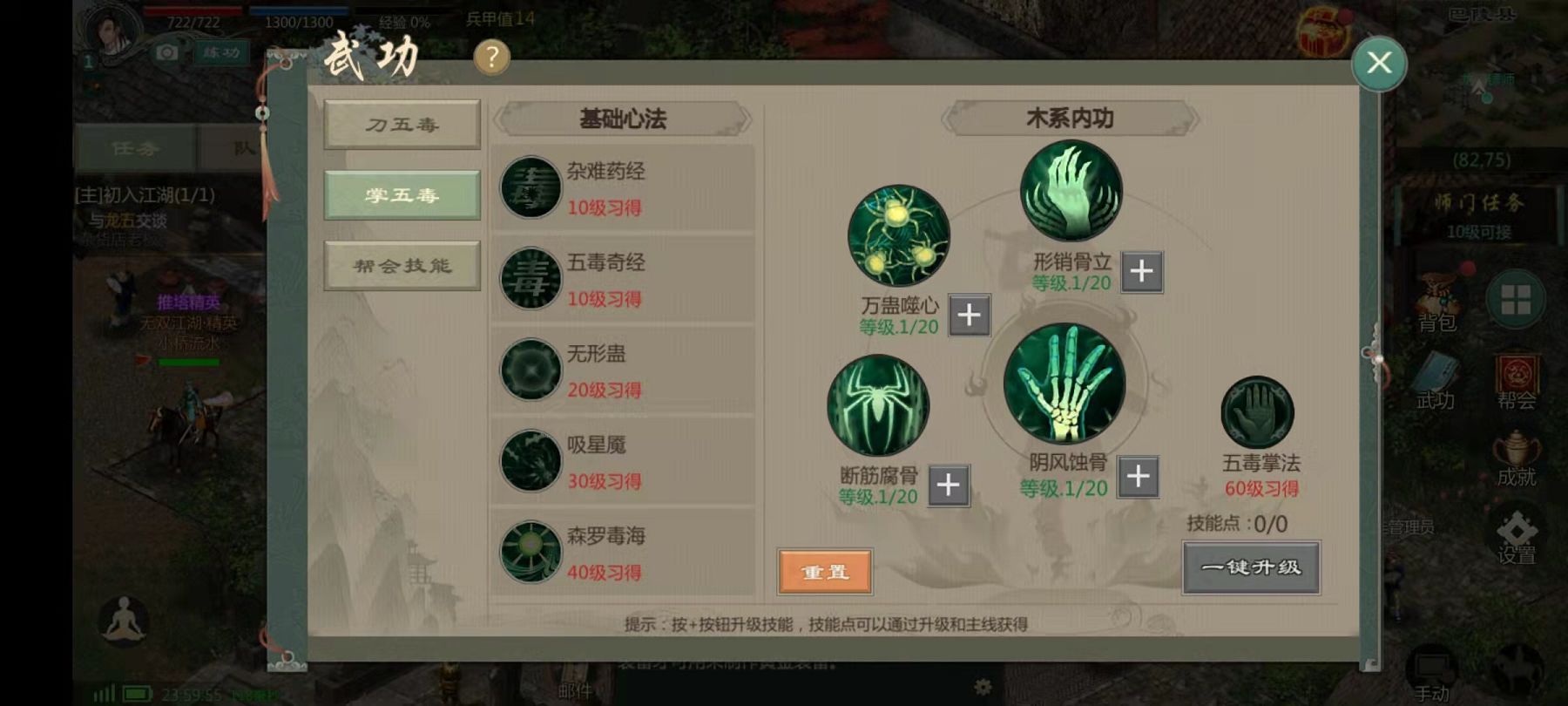Select the 掌五毒 tab
Screen dimensions: 1568x706
(x=402, y=194)
